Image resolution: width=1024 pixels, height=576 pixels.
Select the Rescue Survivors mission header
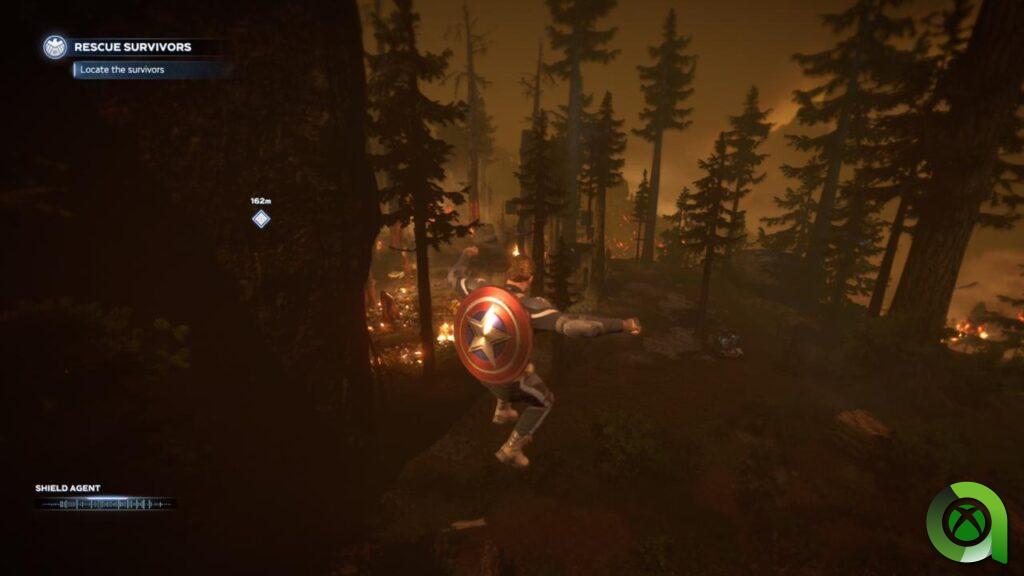(133, 47)
